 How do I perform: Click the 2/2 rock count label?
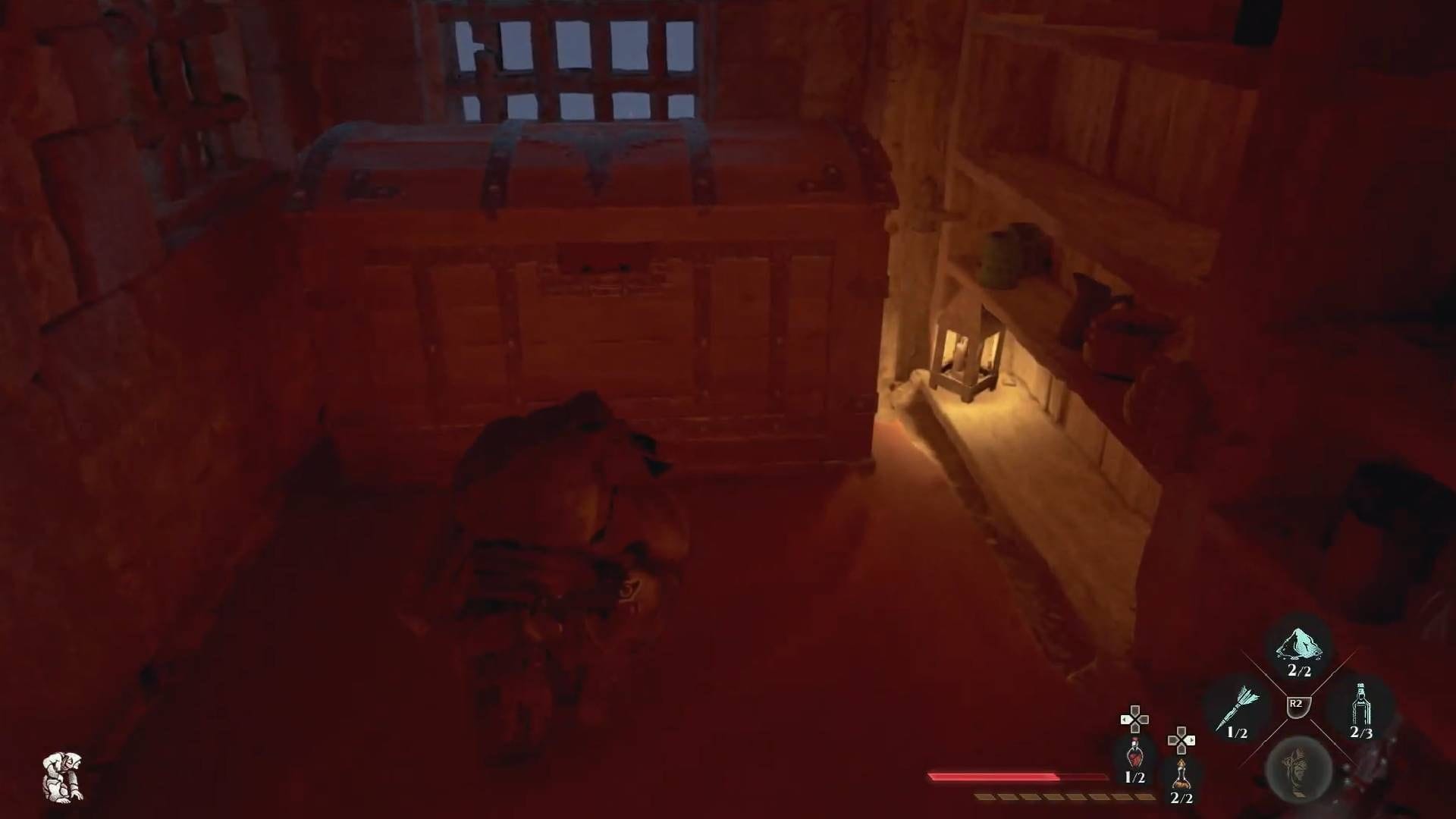point(1299,670)
